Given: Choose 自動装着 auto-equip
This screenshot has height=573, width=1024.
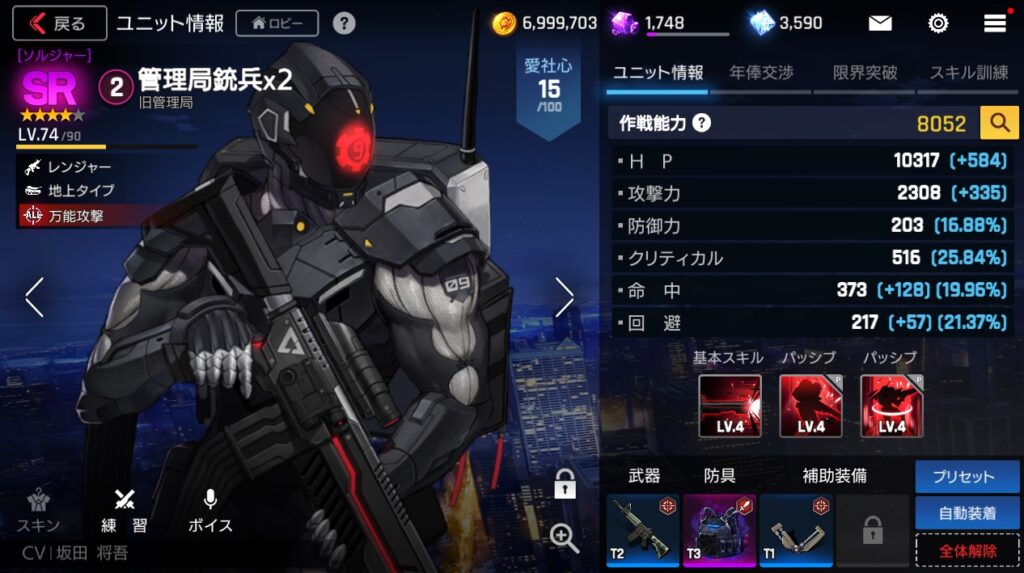Looking at the screenshot, I should (x=964, y=513).
